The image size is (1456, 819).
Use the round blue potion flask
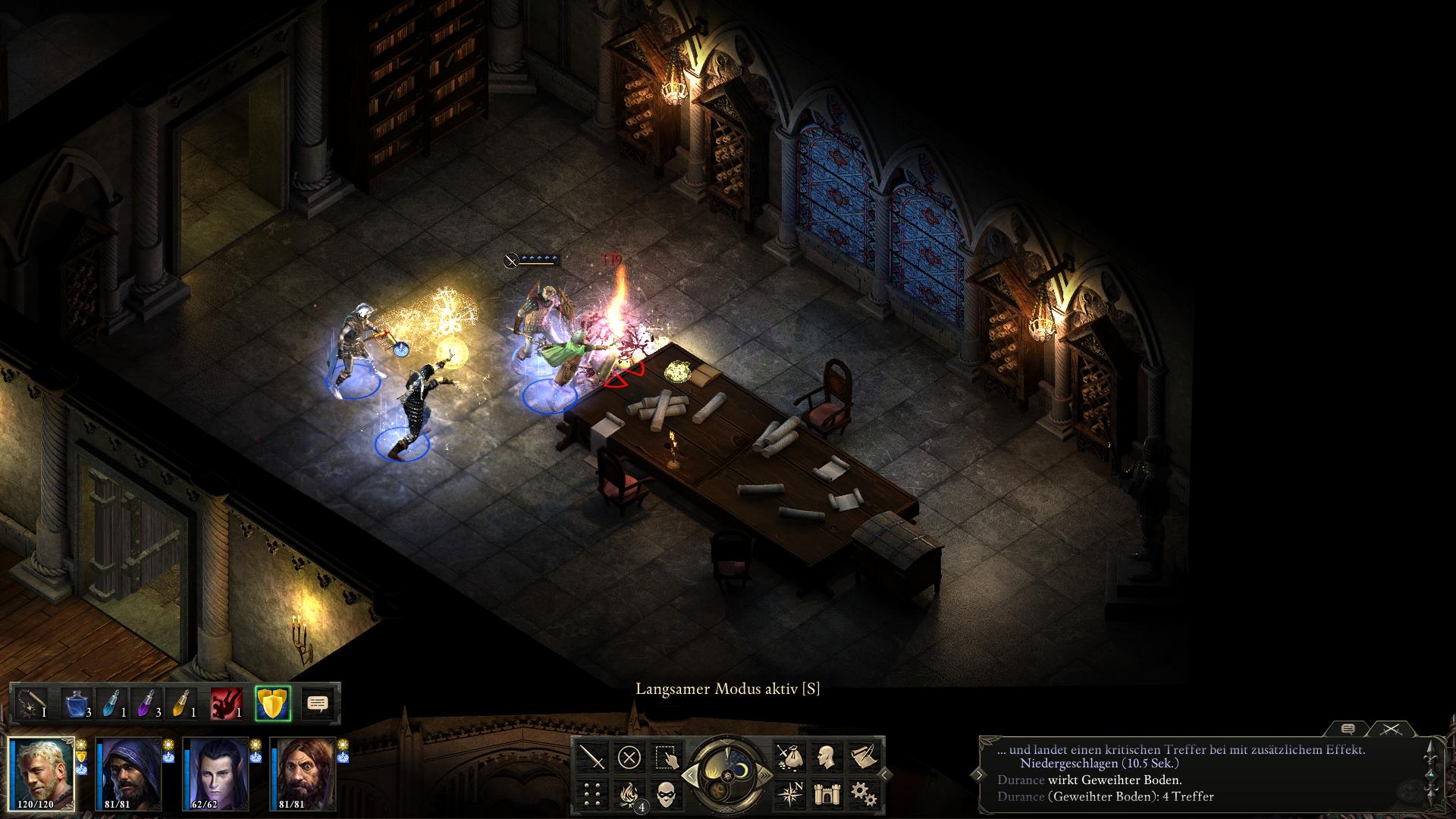pyautogui.click(x=77, y=704)
